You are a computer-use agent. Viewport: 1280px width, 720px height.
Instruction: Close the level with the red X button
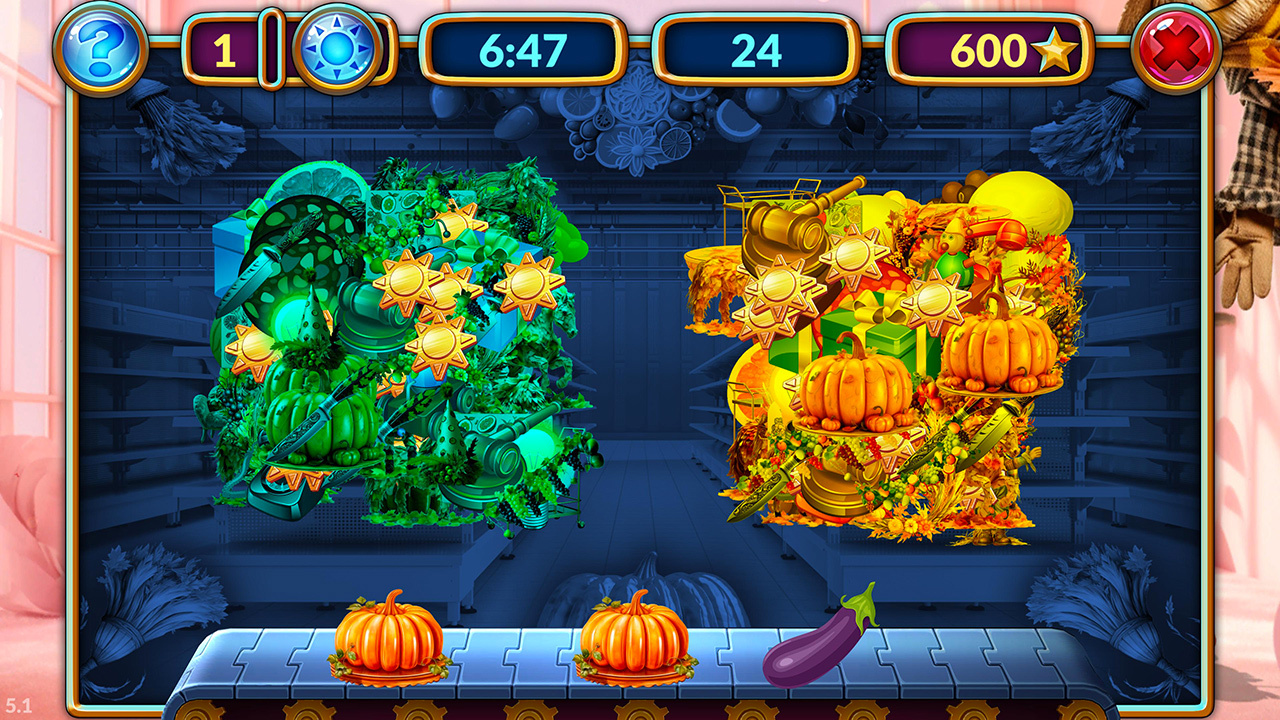coord(1175,48)
